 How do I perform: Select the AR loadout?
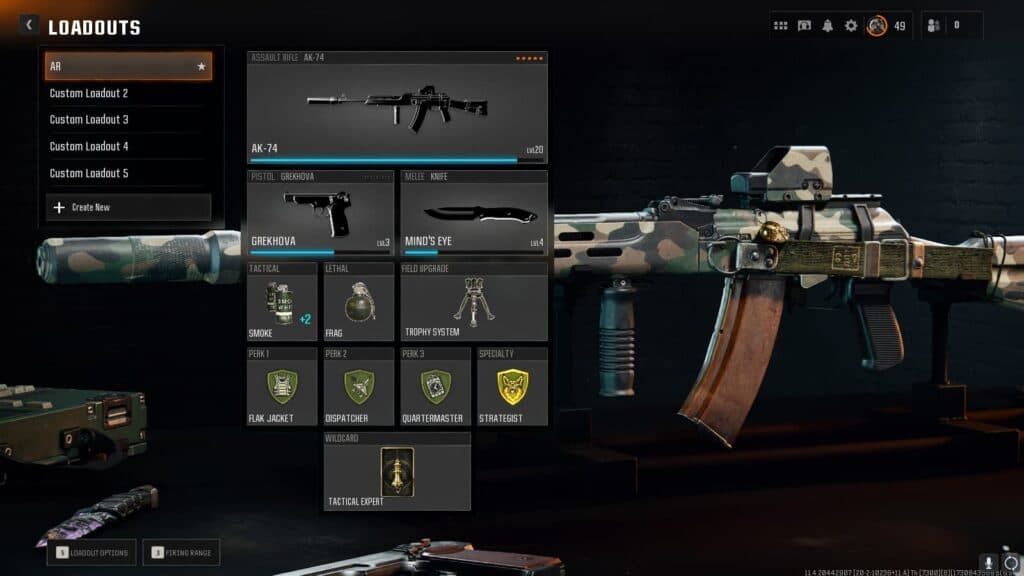(128, 67)
